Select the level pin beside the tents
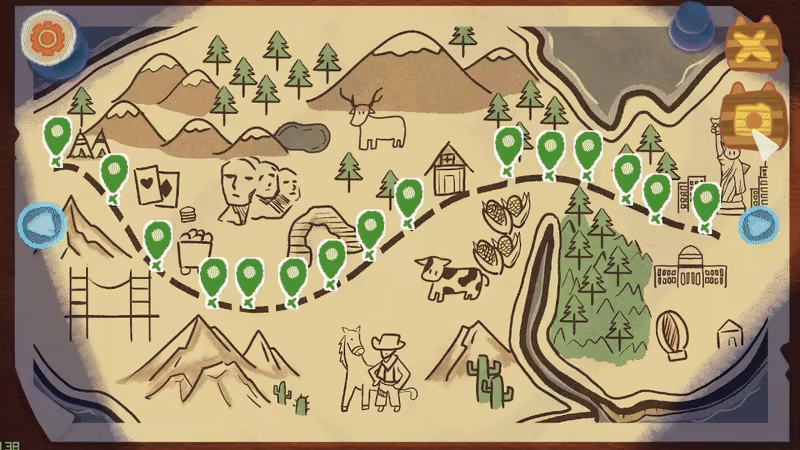The width and height of the screenshot is (800, 450). coord(57,135)
